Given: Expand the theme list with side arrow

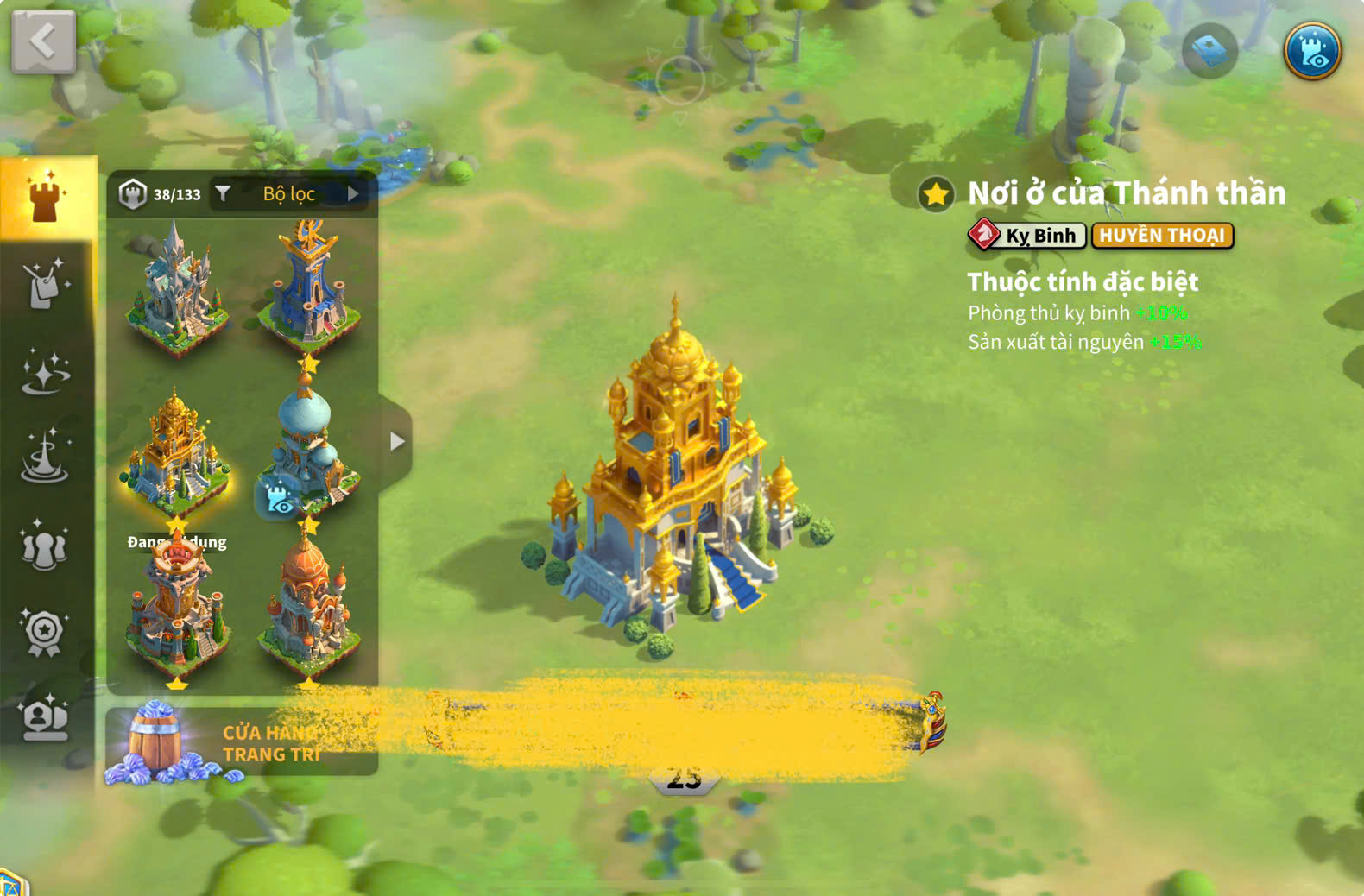Looking at the screenshot, I should click(x=396, y=442).
